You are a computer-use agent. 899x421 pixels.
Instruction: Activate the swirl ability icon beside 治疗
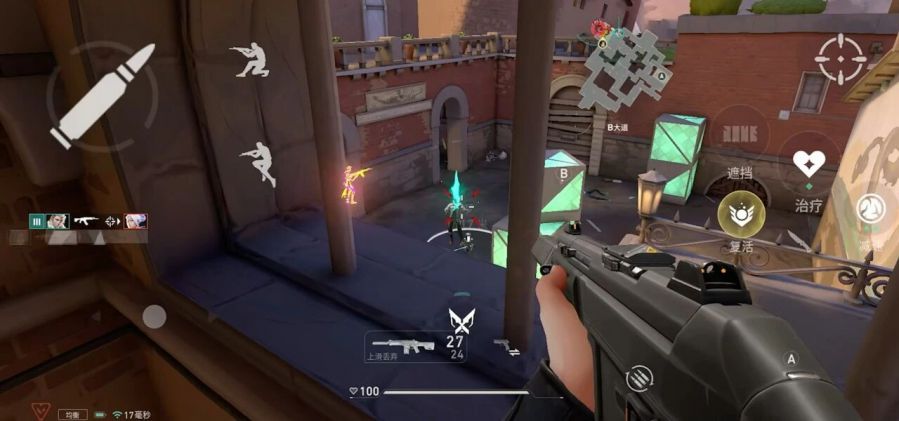[x=869, y=209]
